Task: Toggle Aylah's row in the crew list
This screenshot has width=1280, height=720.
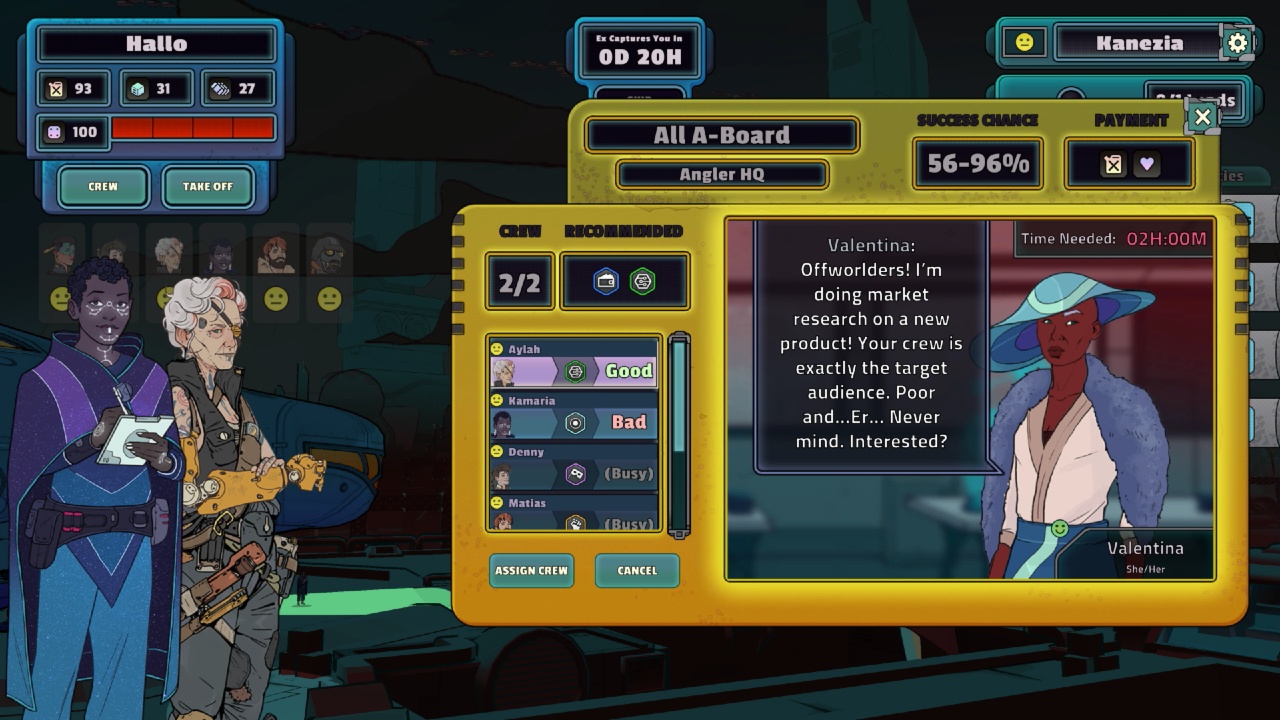Action: 573,362
